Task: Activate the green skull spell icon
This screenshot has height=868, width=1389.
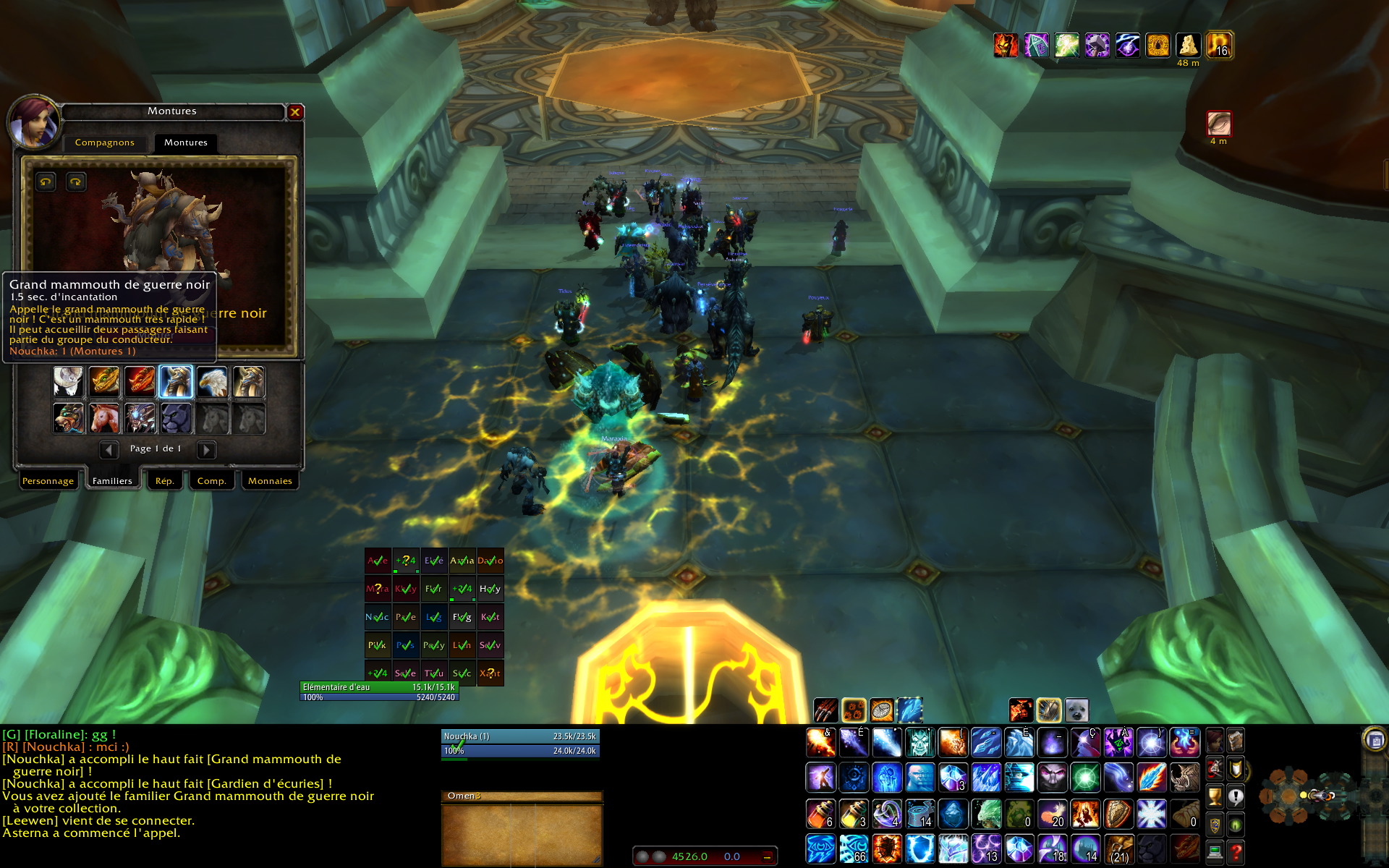Action: tap(919, 742)
